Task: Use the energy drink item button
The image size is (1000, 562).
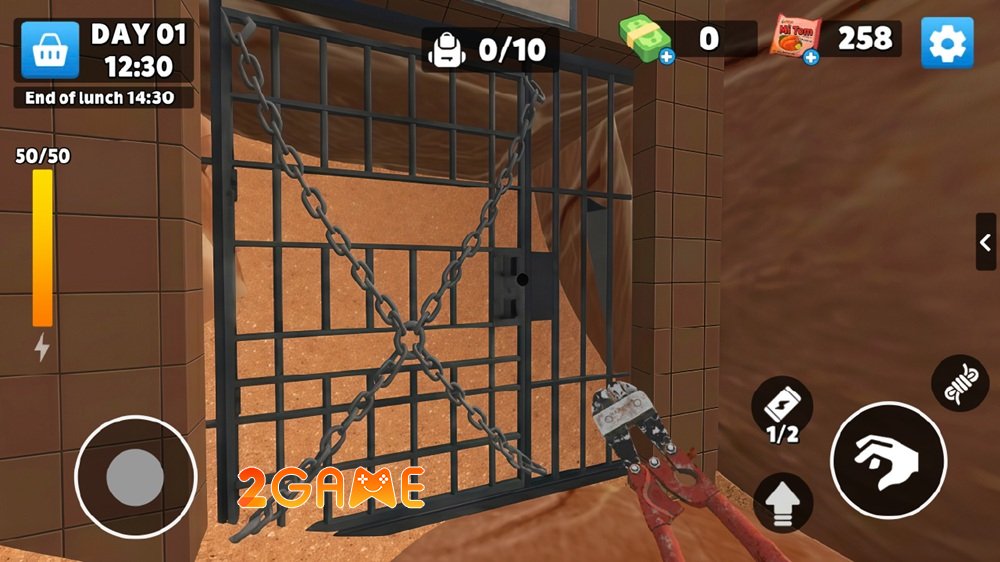Action: pos(781,408)
